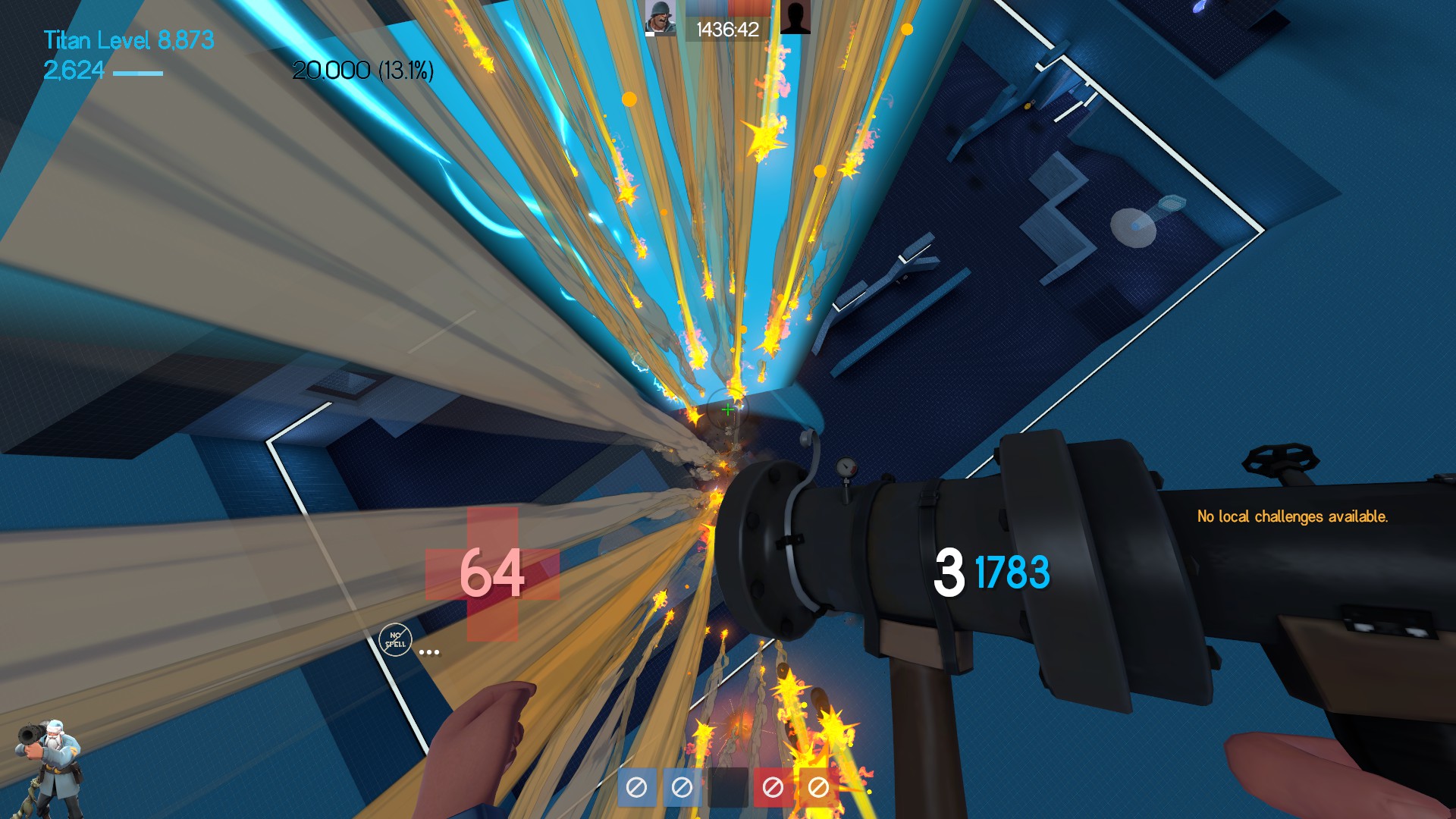
Task: Click the No Spell icon
Action: 395,640
